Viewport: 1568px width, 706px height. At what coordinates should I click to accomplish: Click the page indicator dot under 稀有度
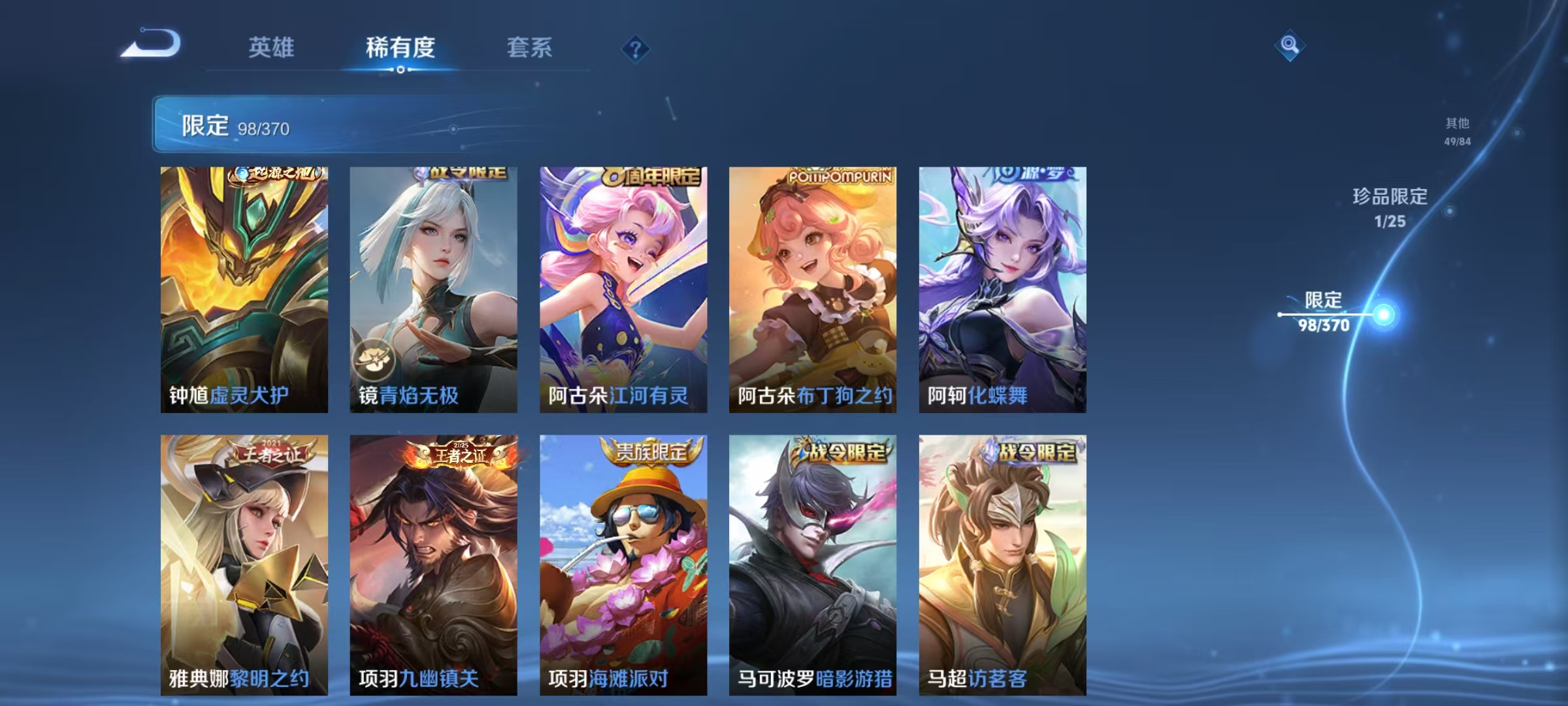[400, 70]
